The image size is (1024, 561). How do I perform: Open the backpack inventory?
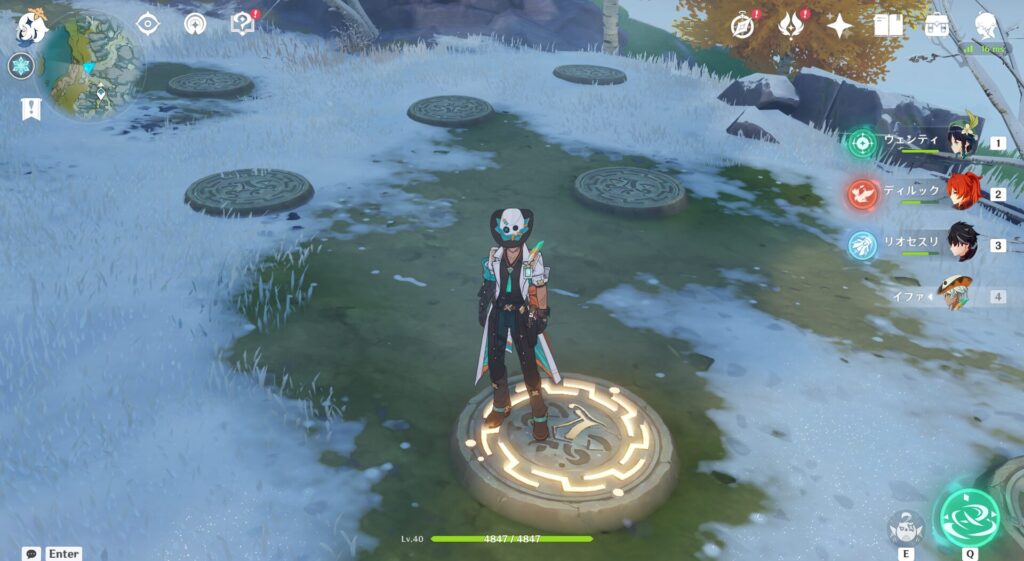click(x=937, y=25)
